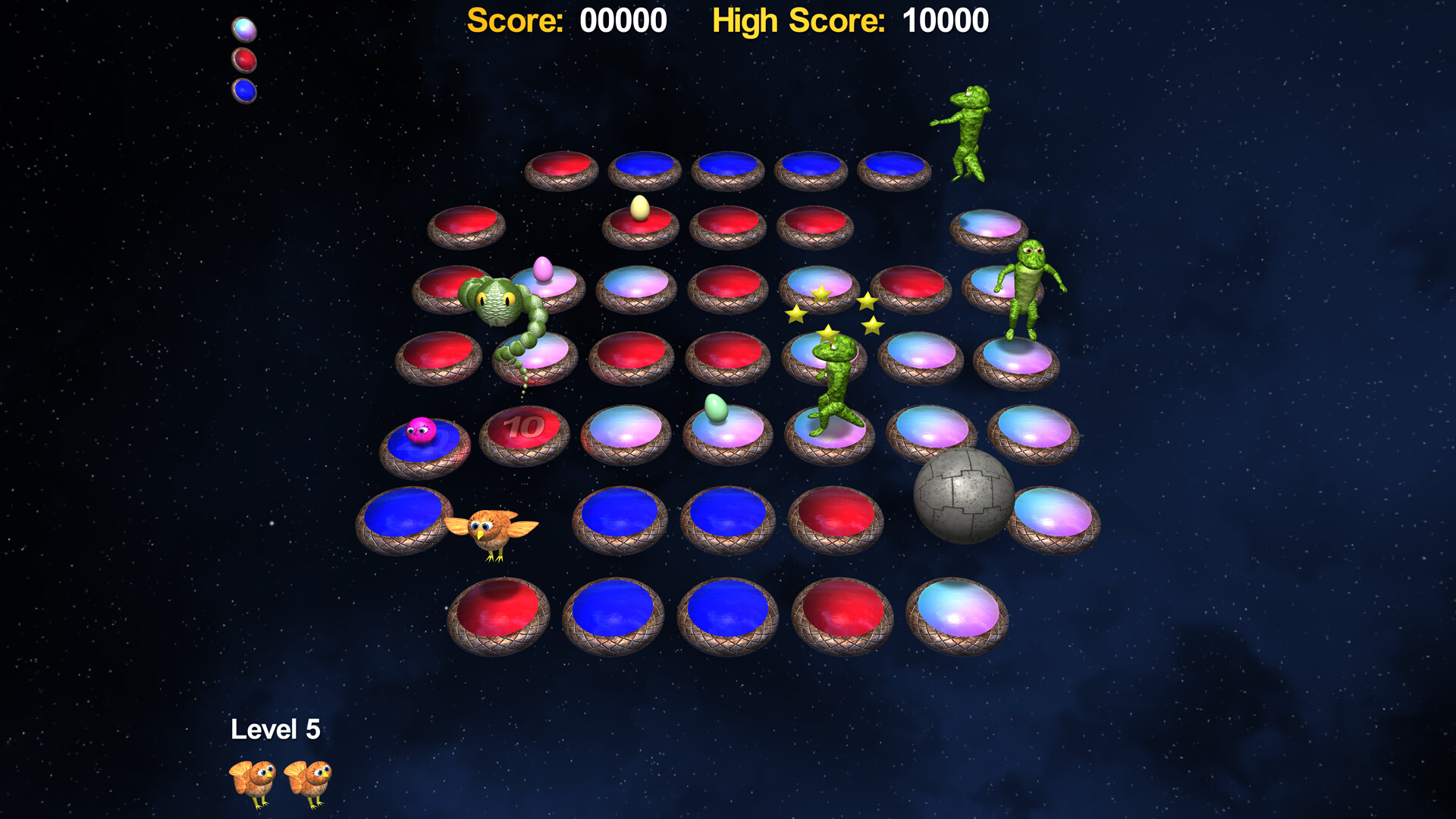Toggle the blue orb indicator
Screen dimensions: 1456x819
243,89
